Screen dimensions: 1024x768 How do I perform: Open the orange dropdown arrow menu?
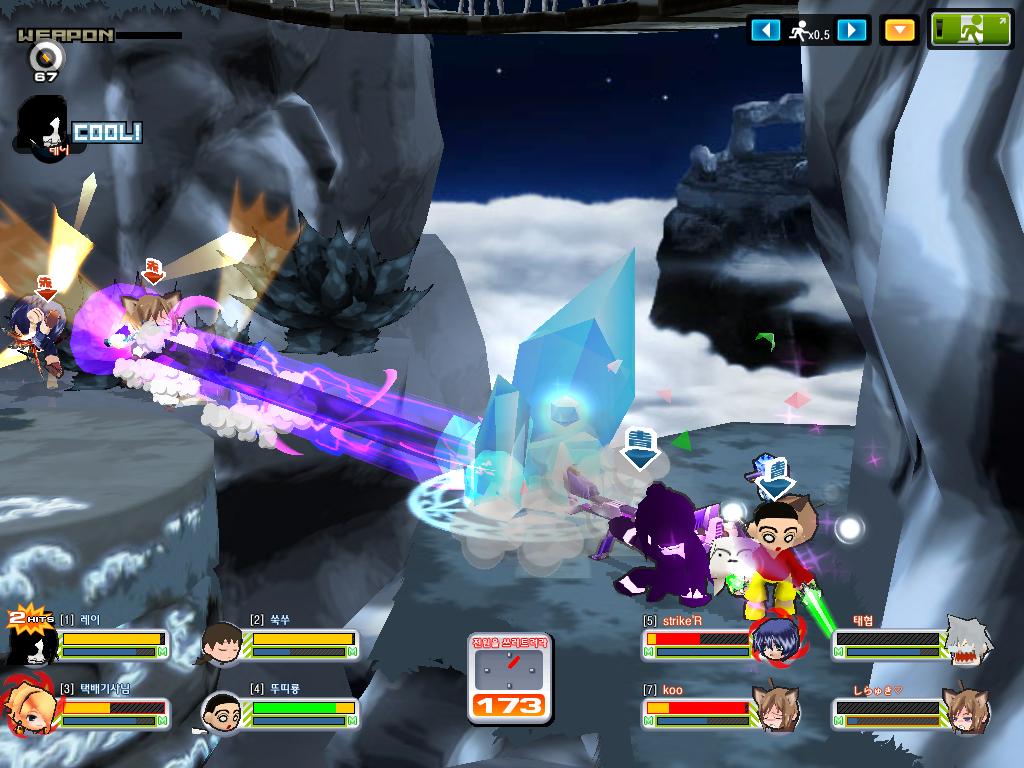[x=900, y=30]
